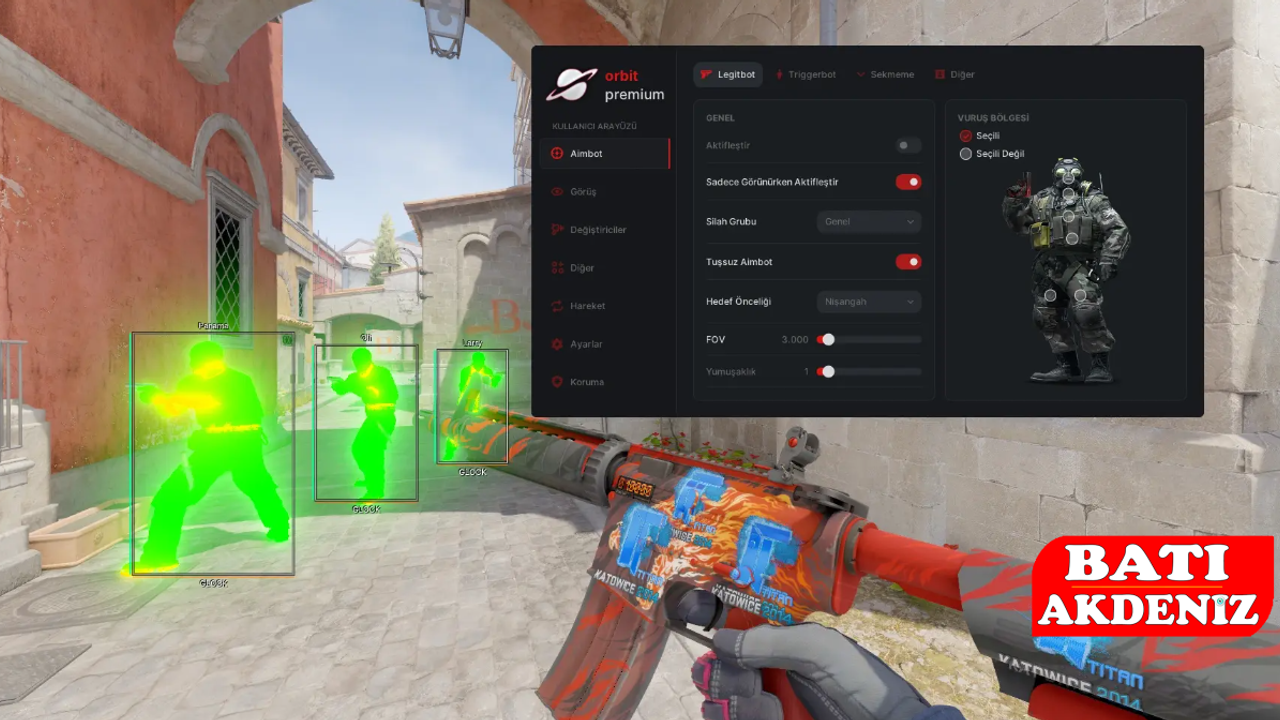Image resolution: width=1280 pixels, height=720 pixels.
Task: Toggle the Sadece Görünürken Aktifleştir switch
Action: (x=908, y=182)
